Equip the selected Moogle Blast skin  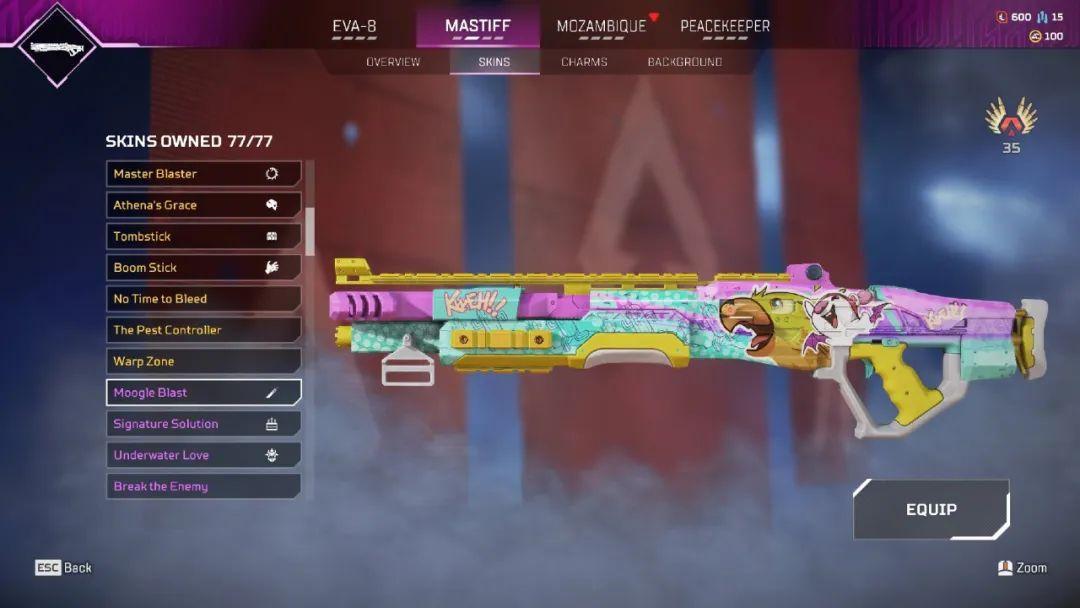point(931,509)
